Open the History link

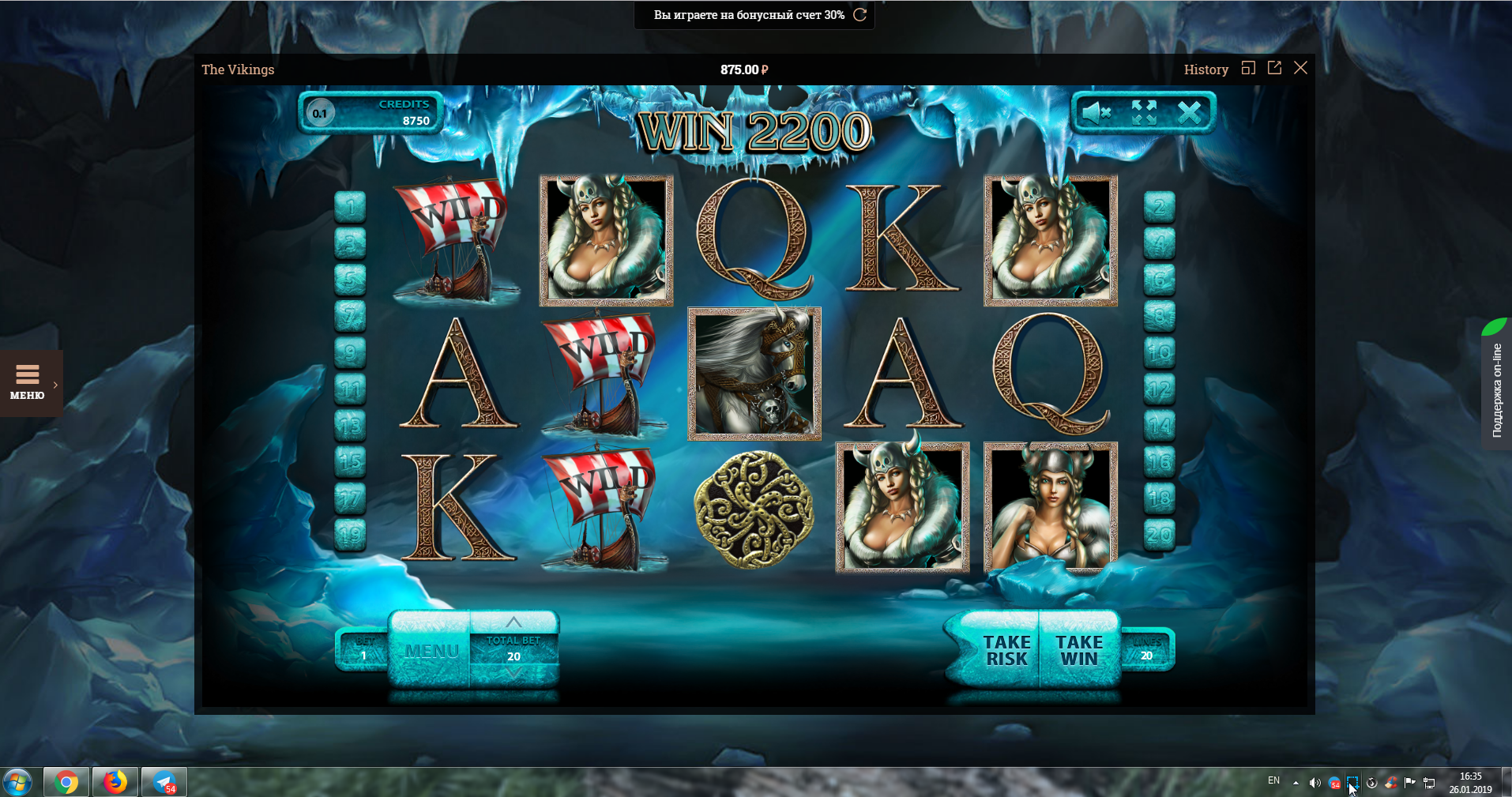click(x=1205, y=70)
